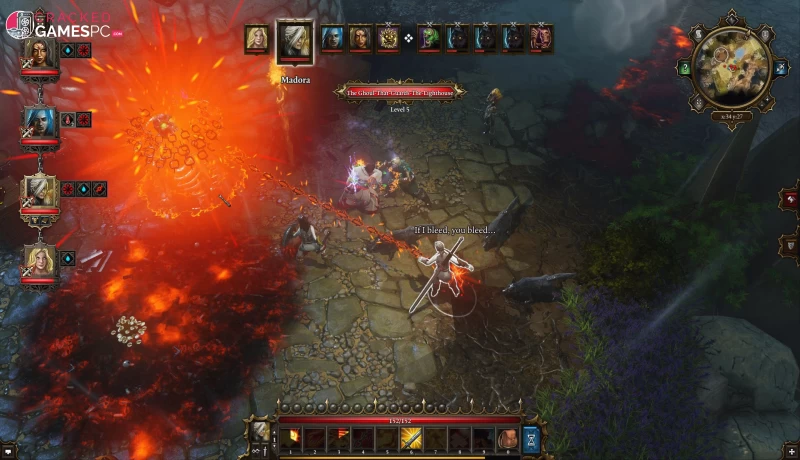Screen dimensions: 800x460
Task: Activate the golden sword skill in hotbar
Action: (410, 438)
